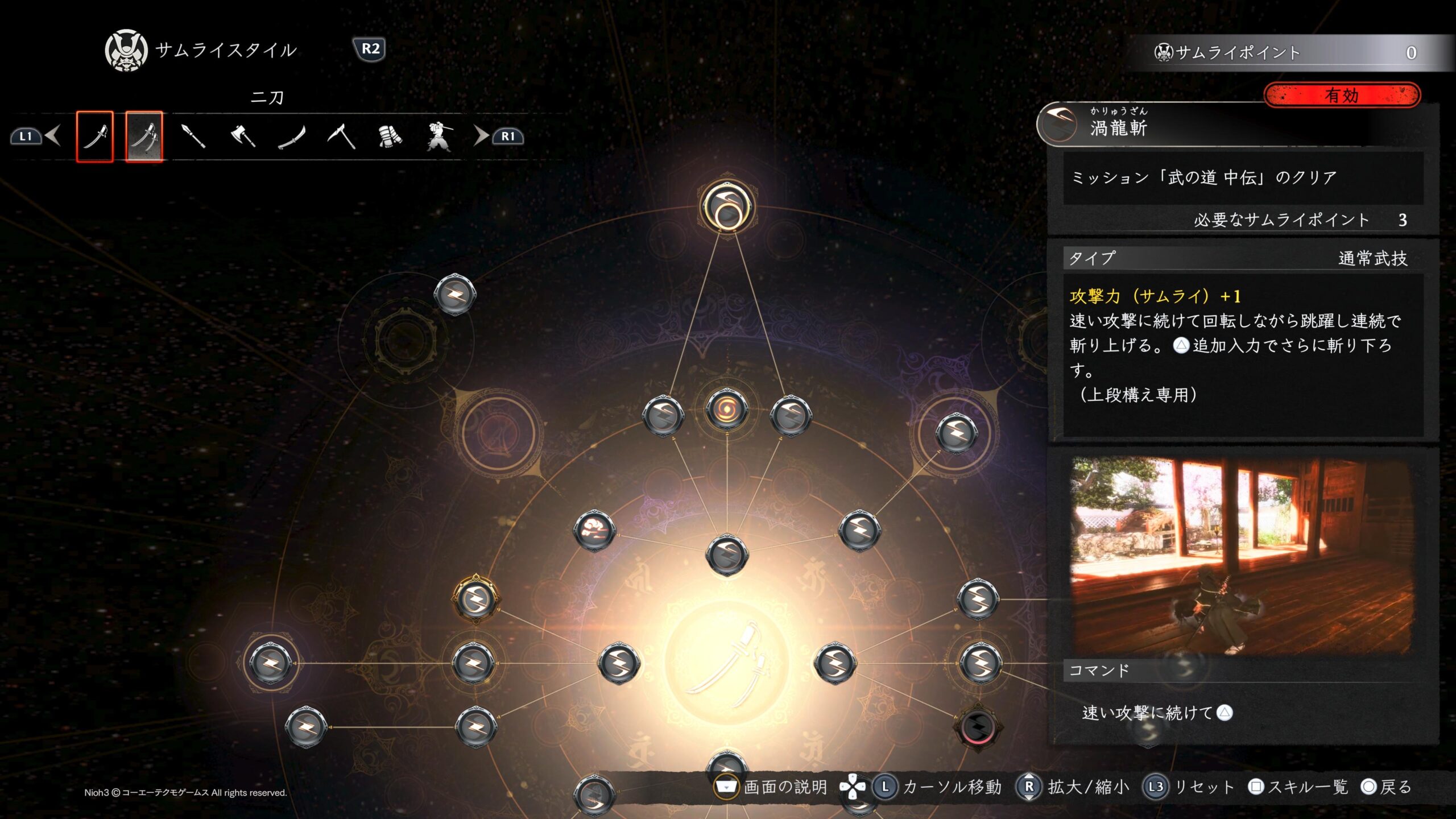Open the spear weapon skill tab
1456x819 pixels.
[x=193, y=136]
